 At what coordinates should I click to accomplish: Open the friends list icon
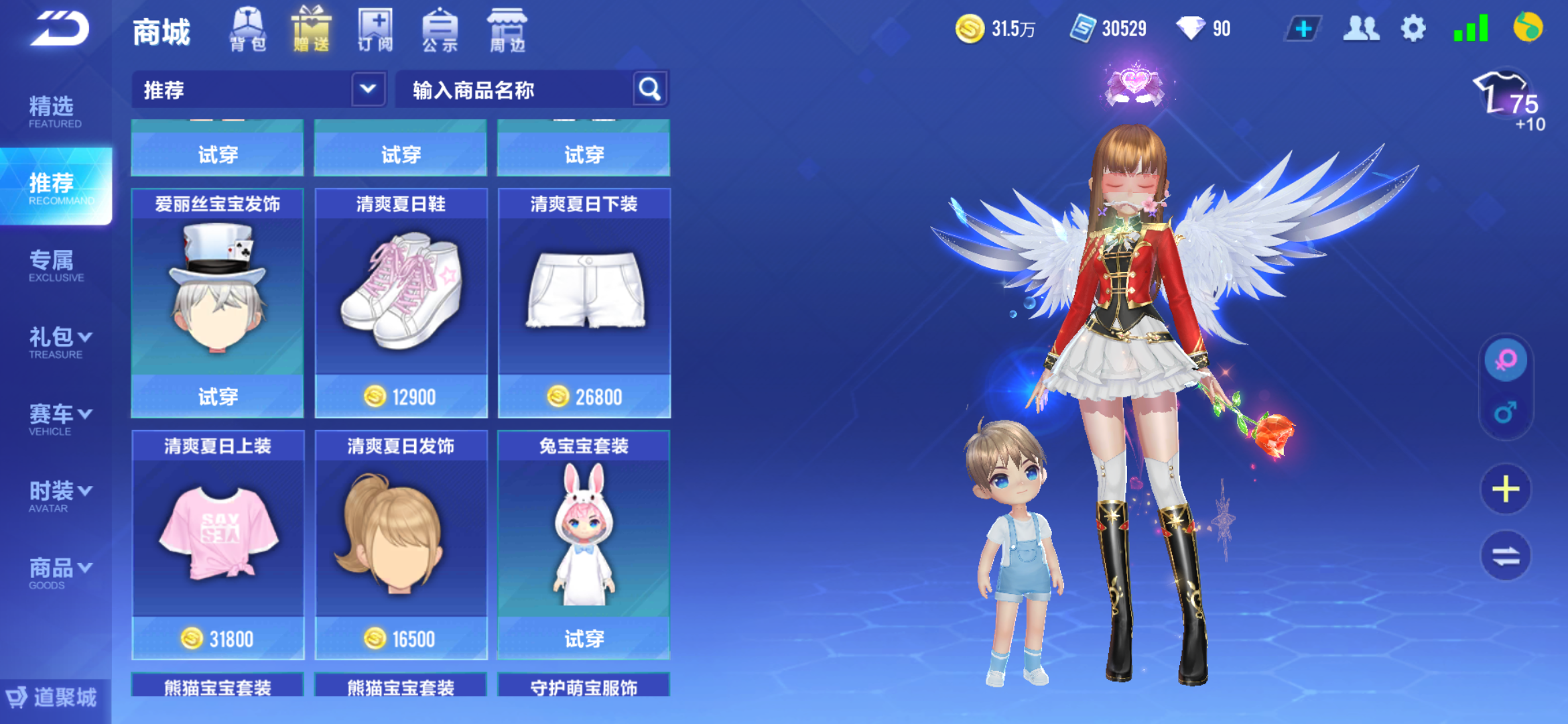pyautogui.click(x=1360, y=28)
